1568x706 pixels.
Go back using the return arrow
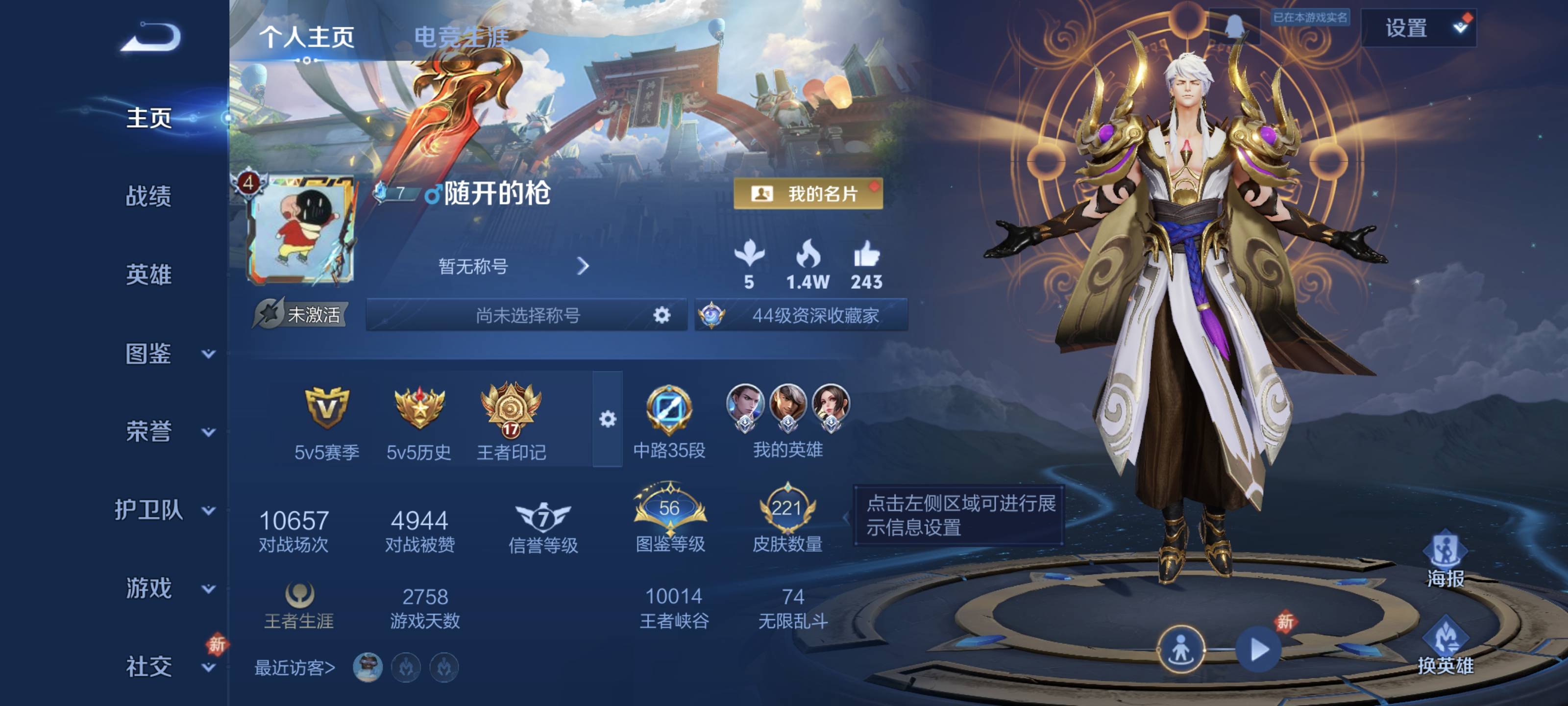point(151,37)
